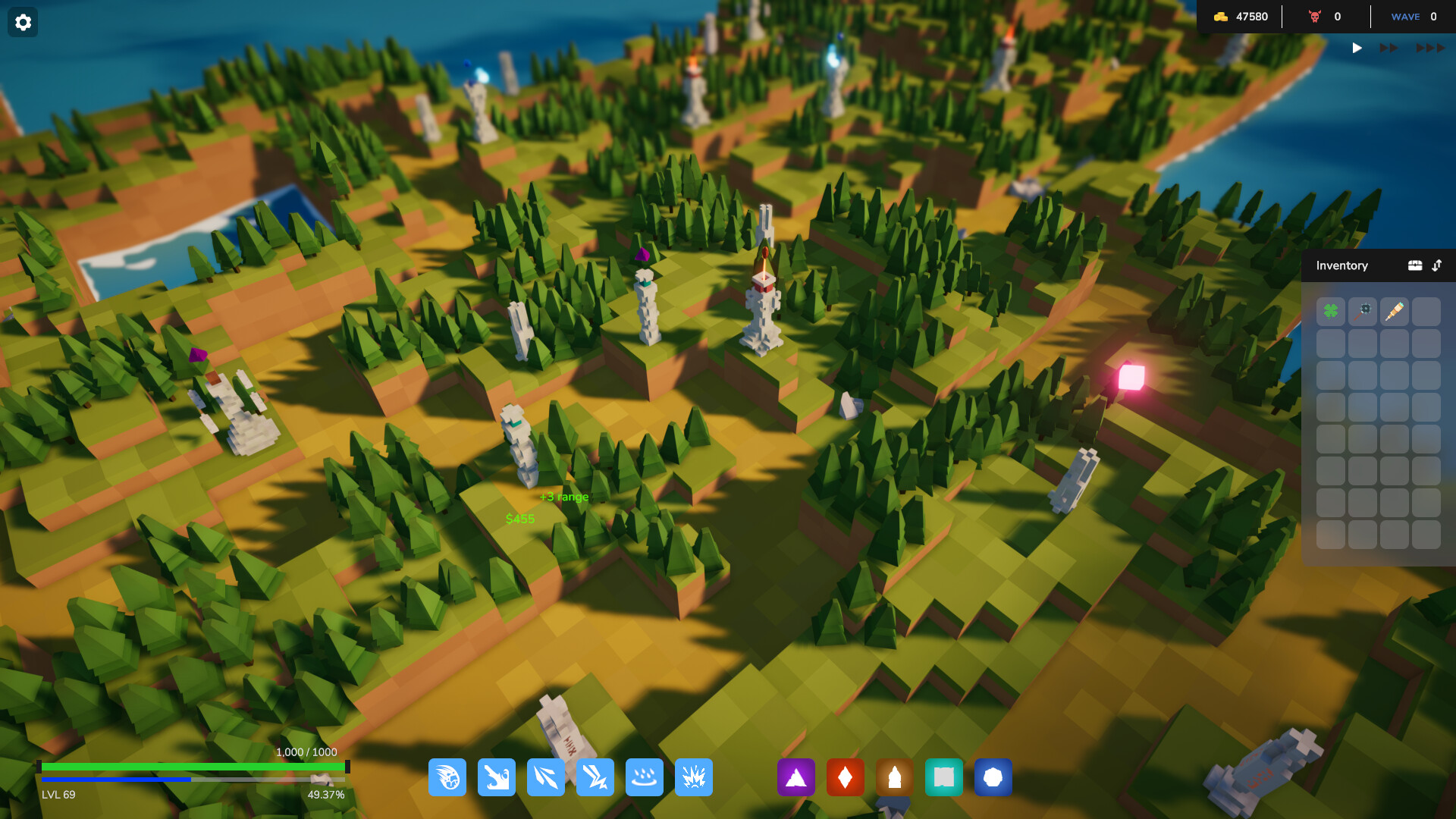The image size is (1456, 819).
Task: Select the meteor ability icon
Action: coord(447,777)
